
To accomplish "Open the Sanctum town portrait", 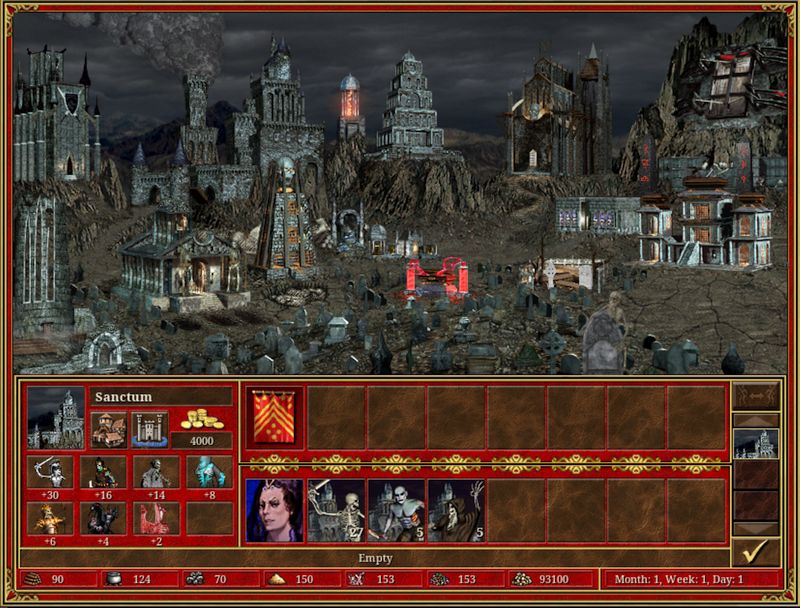I will [x=56, y=417].
